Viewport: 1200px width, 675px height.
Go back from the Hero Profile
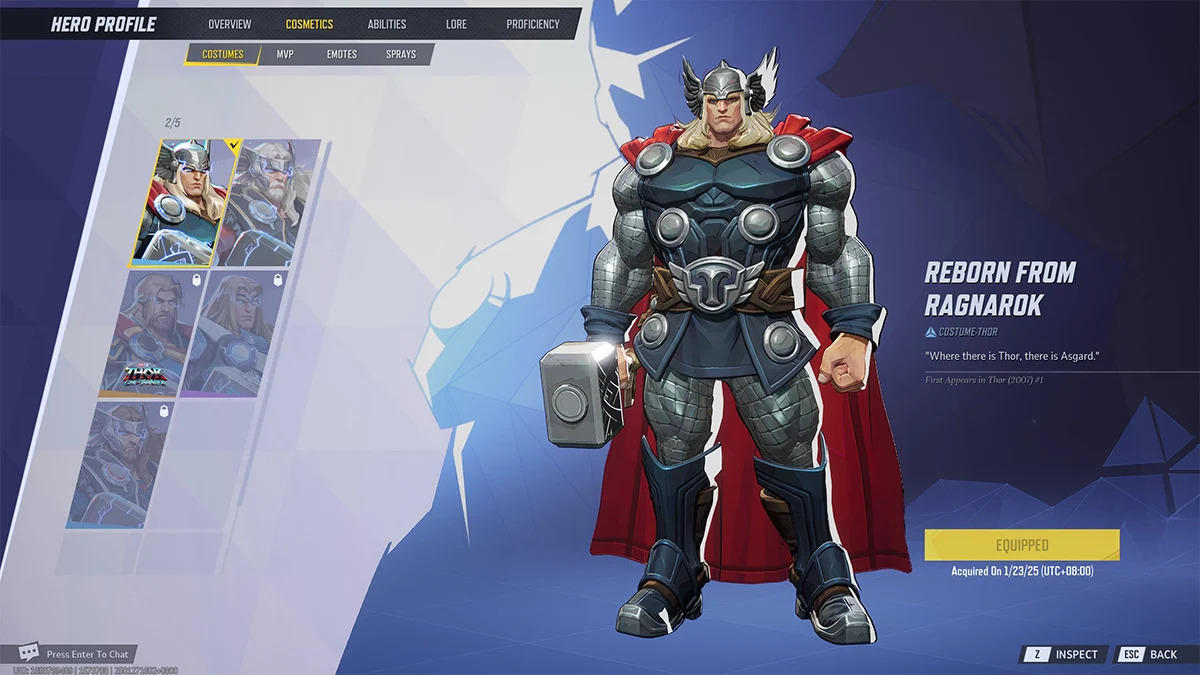(1151, 654)
